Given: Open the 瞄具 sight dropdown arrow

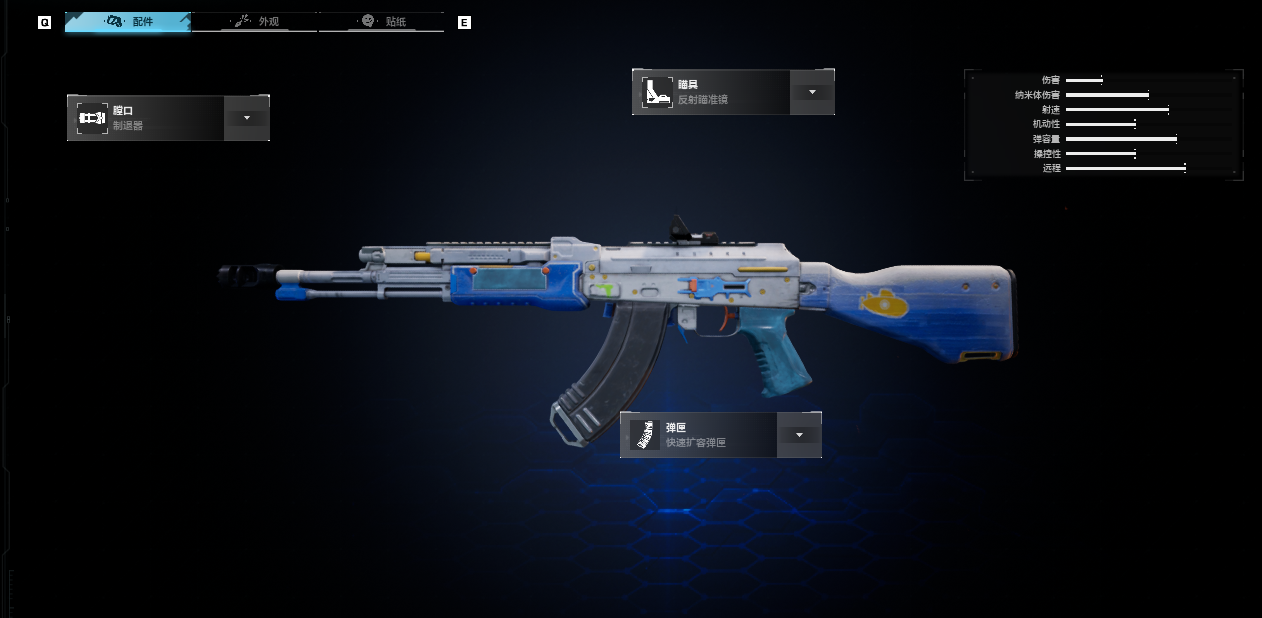Looking at the screenshot, I should click(812, 92).
